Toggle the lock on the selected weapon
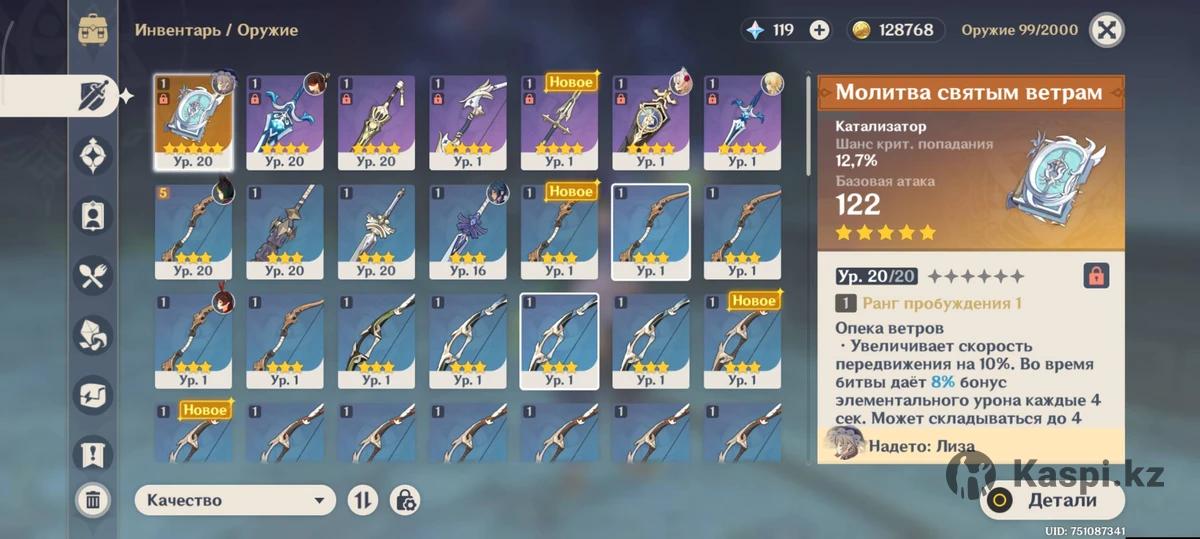The width and height of the screenshot is (1200, 539). pyautogui.click(x=1095, y=276)
